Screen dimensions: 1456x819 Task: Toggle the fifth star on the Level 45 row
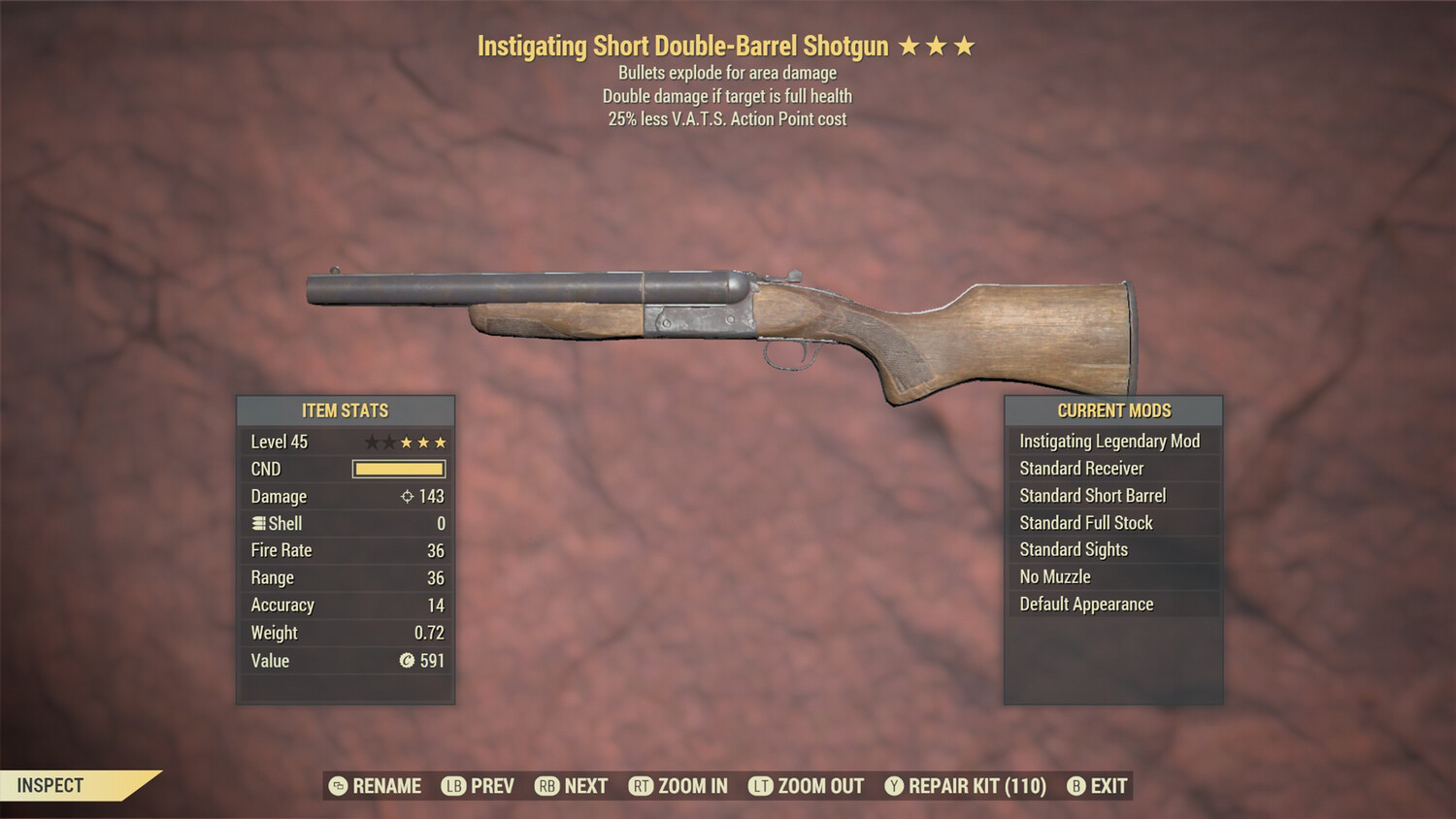click(x=439, y=442)
